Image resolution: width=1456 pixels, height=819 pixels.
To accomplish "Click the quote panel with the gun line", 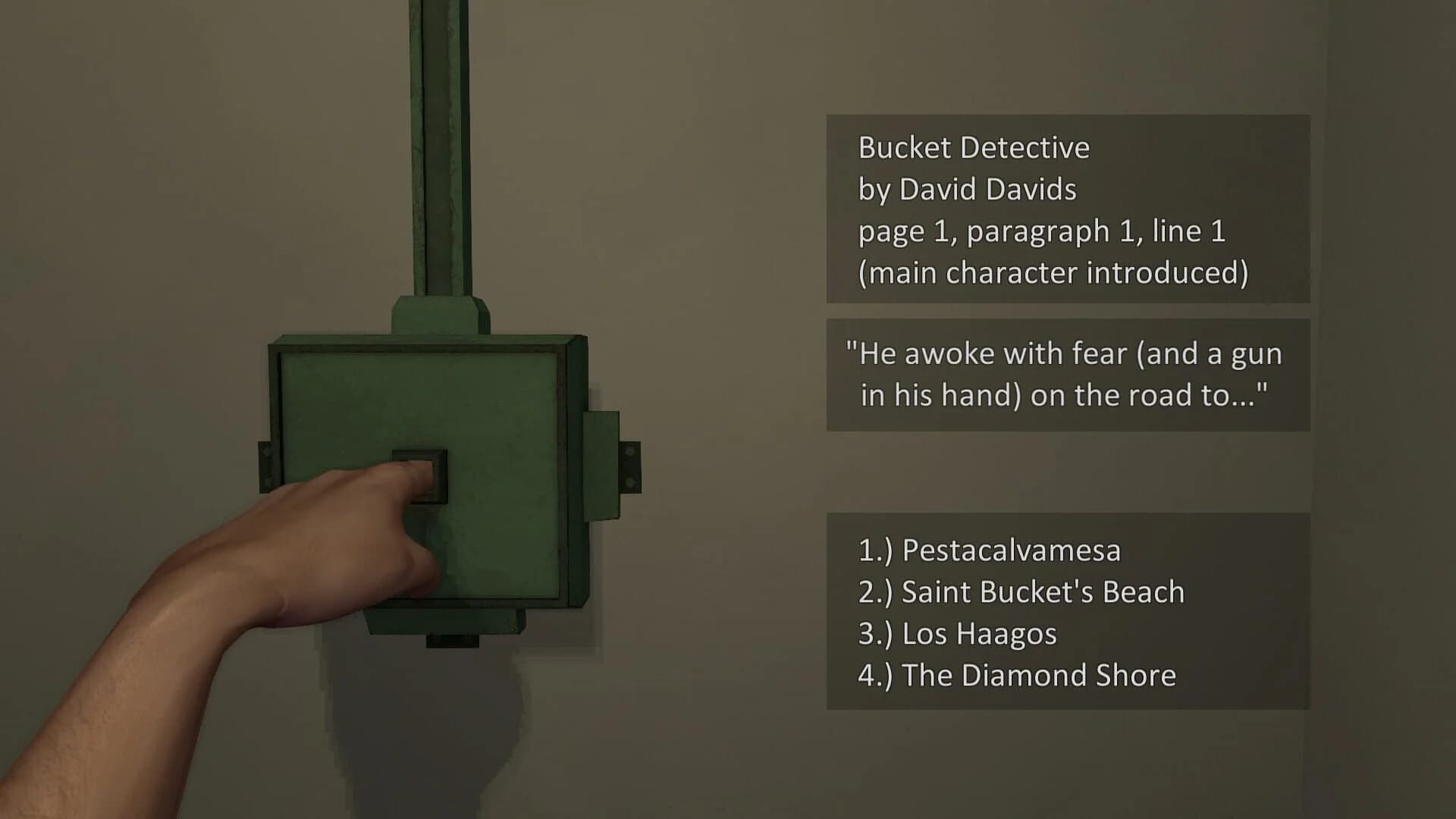I will pos(1065,374).
